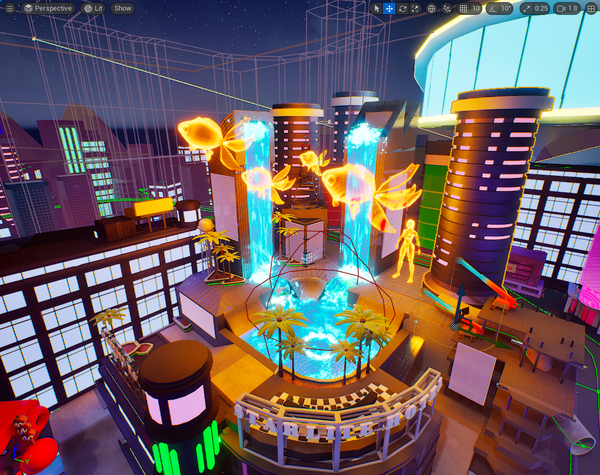Change the Lit view mode
Screen dimensions: 600x475
point(92,8)
